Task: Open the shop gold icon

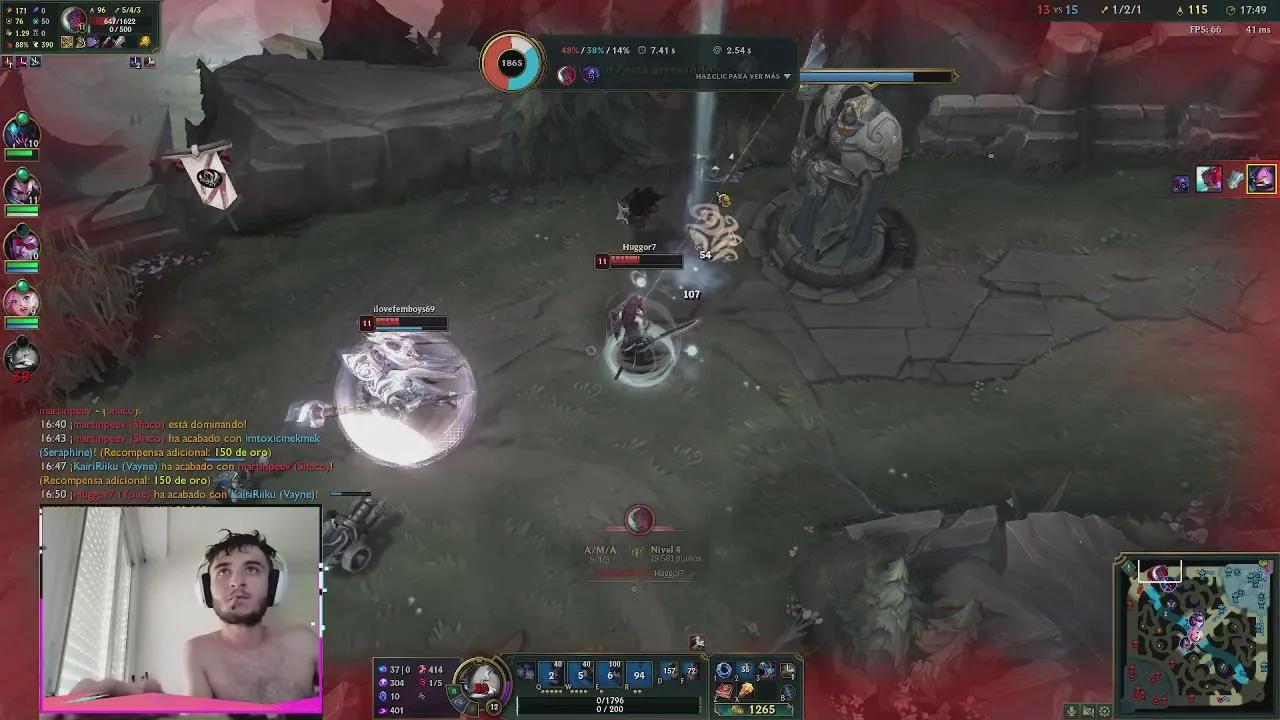Action: click(736, 710)
